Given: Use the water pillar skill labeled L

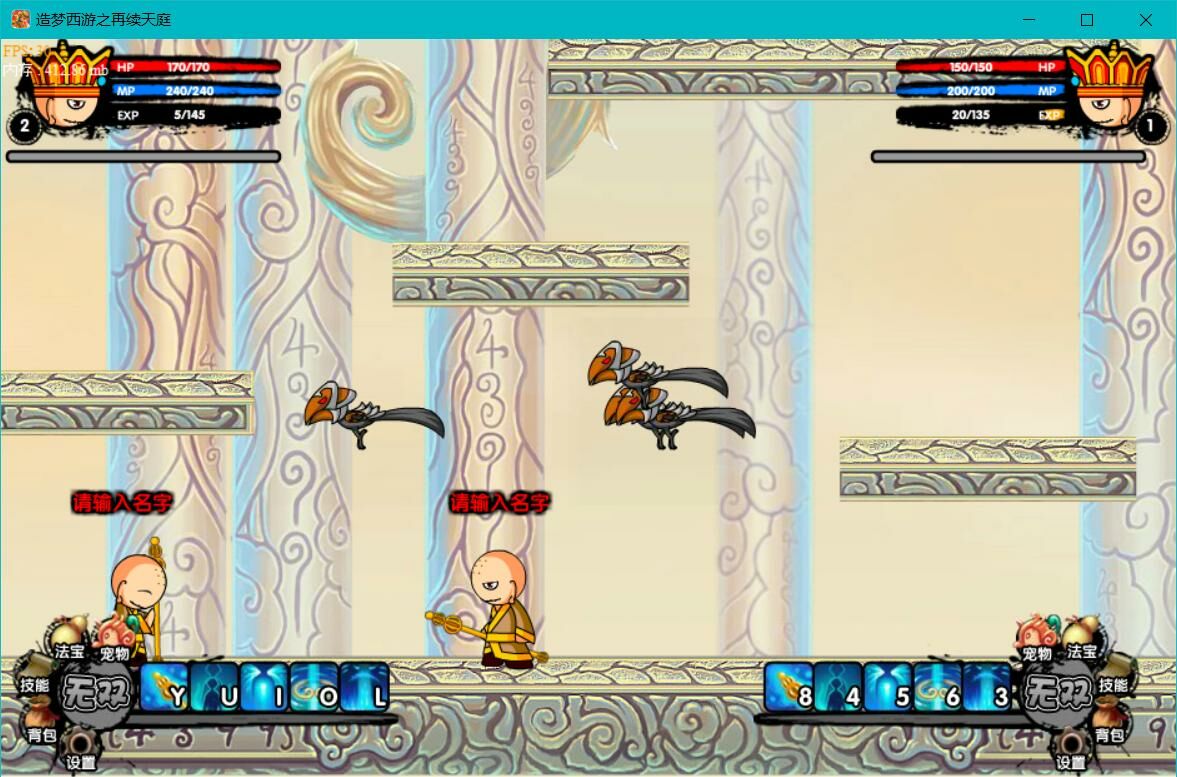Looking at the screenshot, I should pyautogui.click(x=365, y=688).
